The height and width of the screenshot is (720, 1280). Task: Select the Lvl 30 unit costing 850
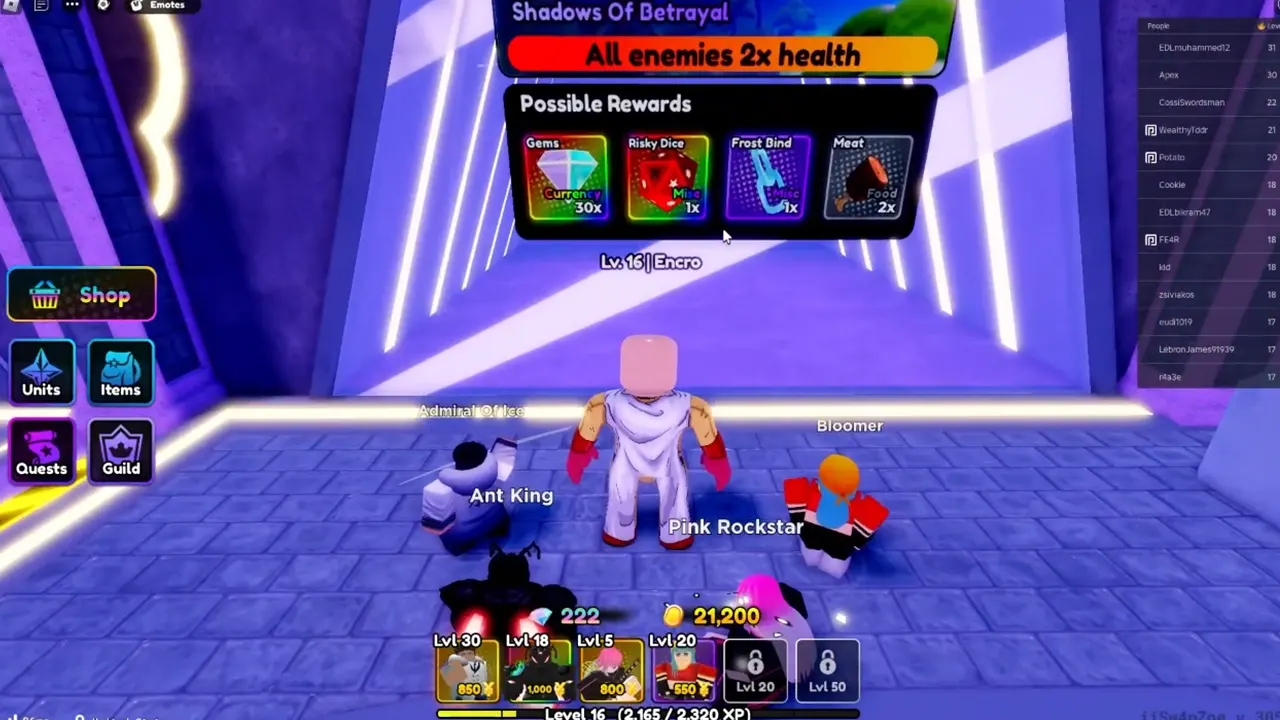pyautogui.click(x=465, y=668)
